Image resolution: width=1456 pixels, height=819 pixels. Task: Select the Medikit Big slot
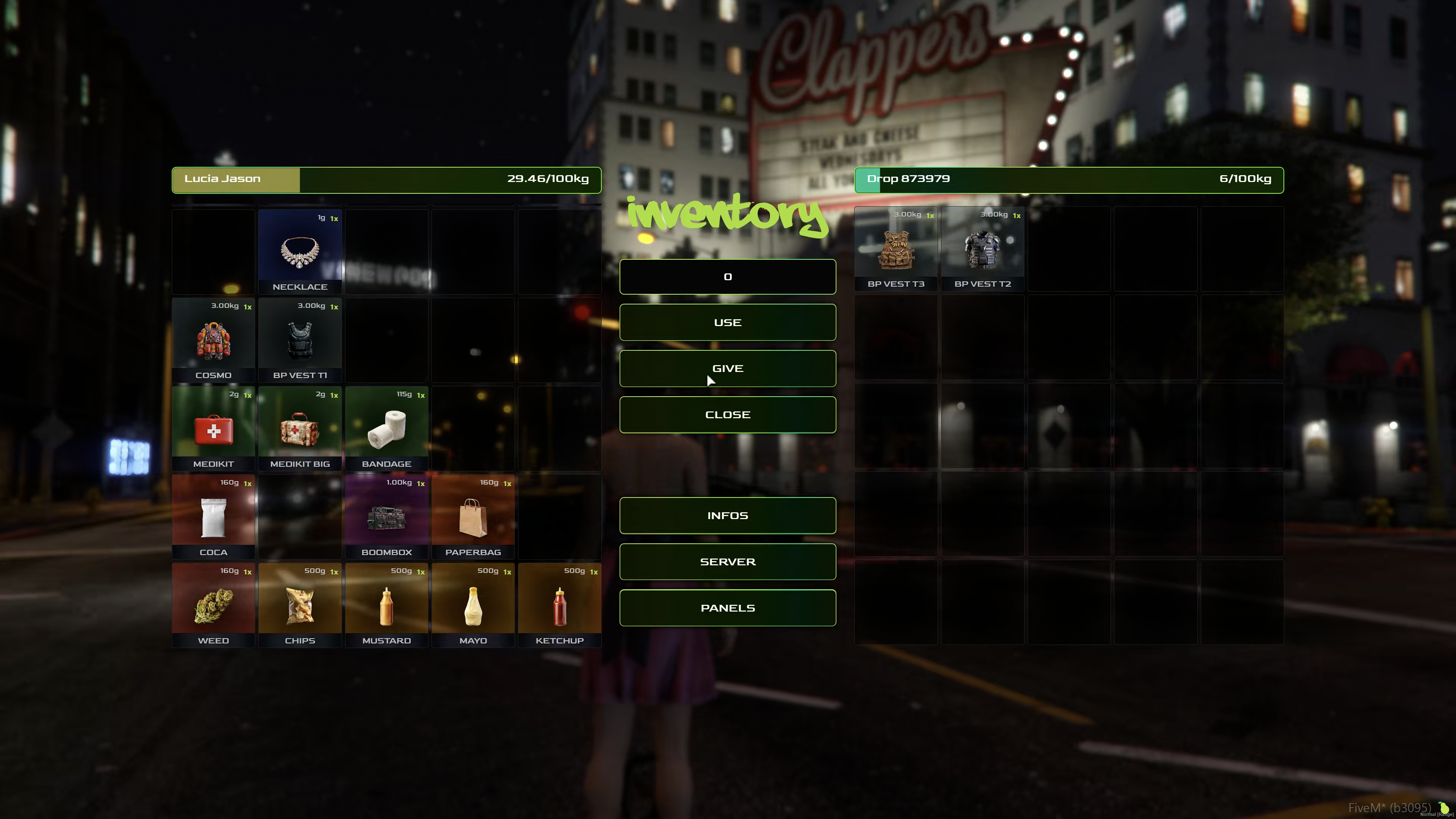[x=300, y=429]
